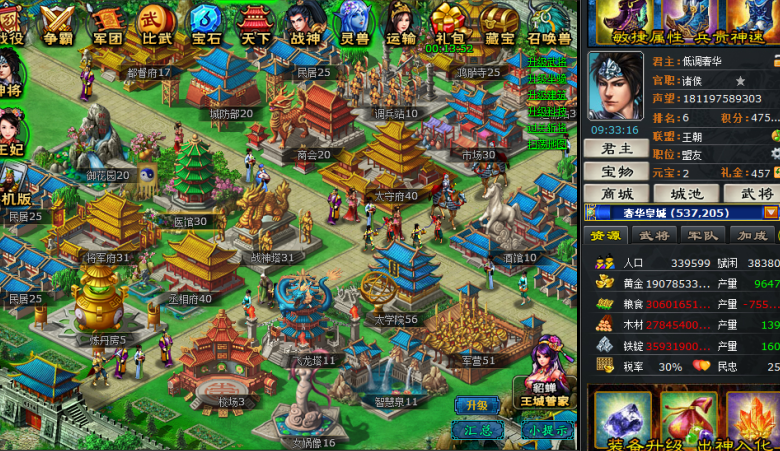Show the 小提示 tips button
This screenshot has height=451, width=780.
pos(547,429)
